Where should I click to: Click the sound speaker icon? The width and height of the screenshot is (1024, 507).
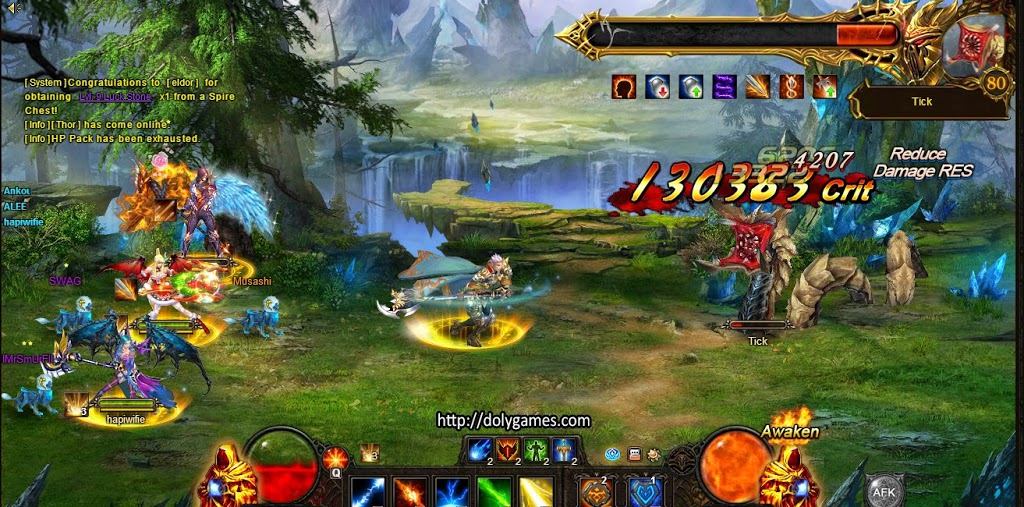13,8
